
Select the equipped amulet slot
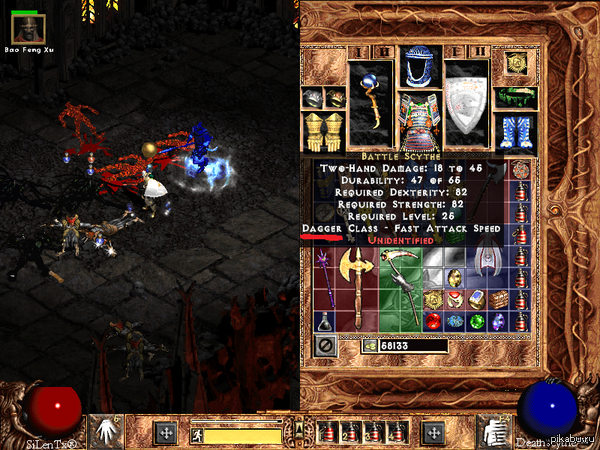pyautogui.click(x=518, y=62)
